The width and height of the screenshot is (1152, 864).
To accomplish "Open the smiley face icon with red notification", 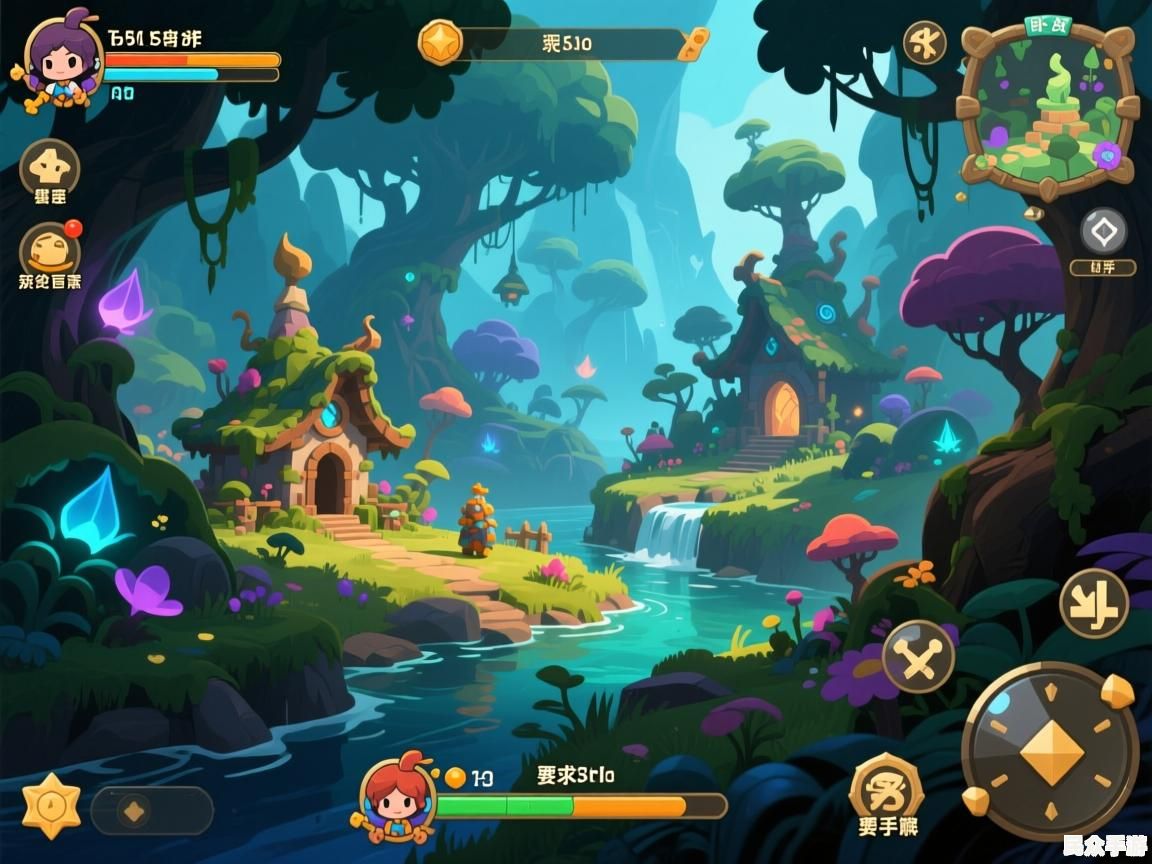I will pyautogui.click(x=50, y=249).
